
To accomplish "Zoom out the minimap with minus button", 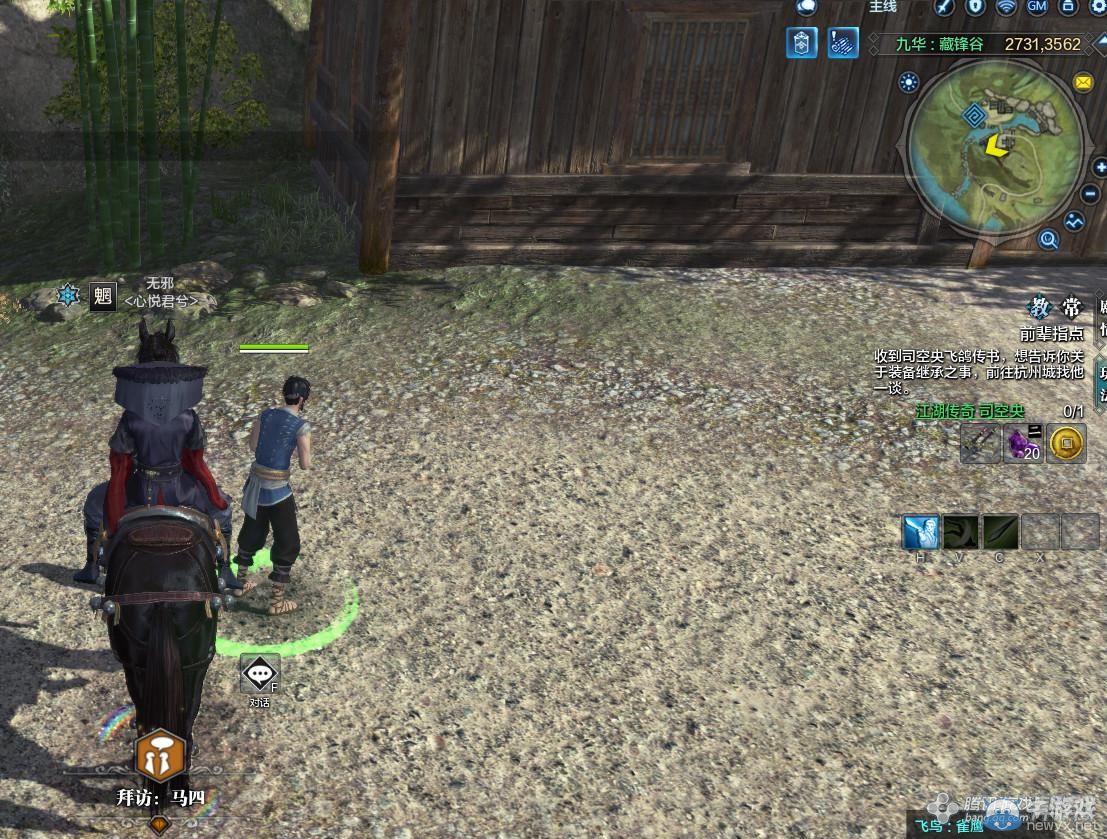I will [x=1091, y=193].
